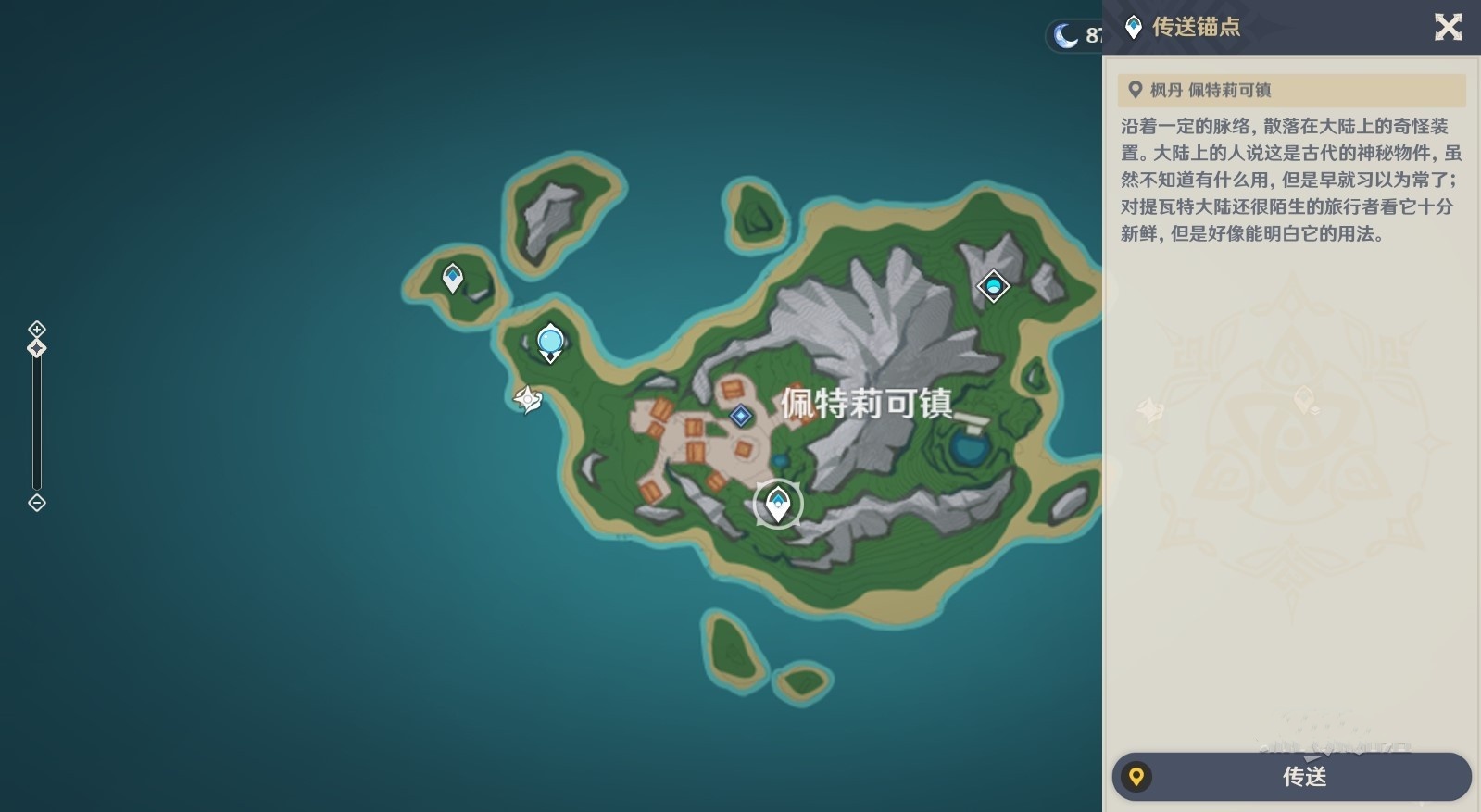
Task: Select the selected waypoint south of town
Action: (778, 505)
